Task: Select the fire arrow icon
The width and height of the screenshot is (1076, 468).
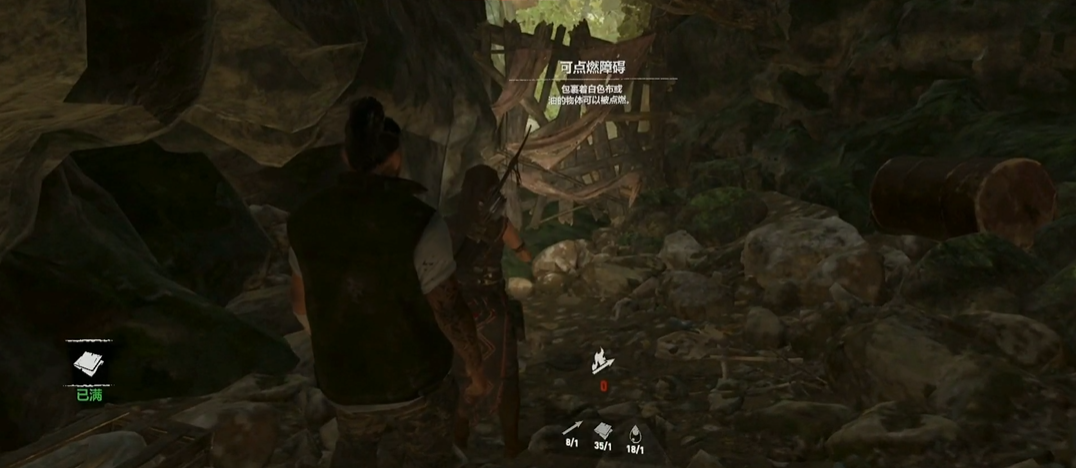Action: click(x=603, y=360)
